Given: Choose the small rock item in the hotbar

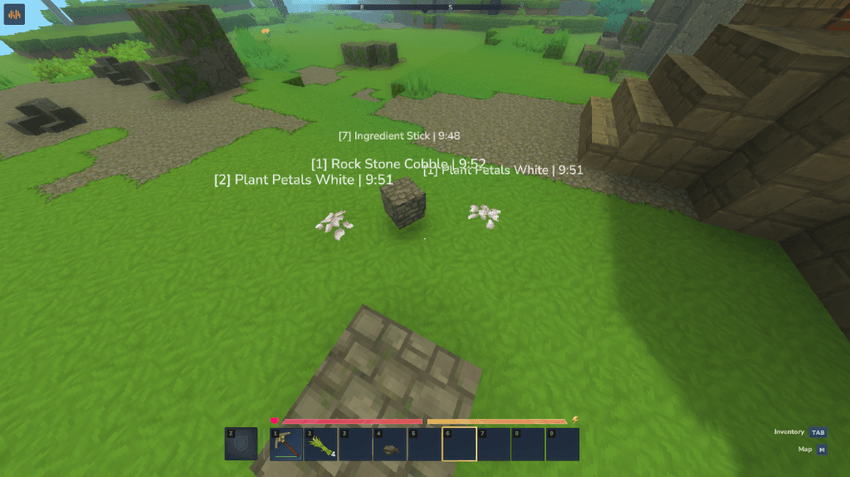Looking at the screenshot, I should click(389, 444).
